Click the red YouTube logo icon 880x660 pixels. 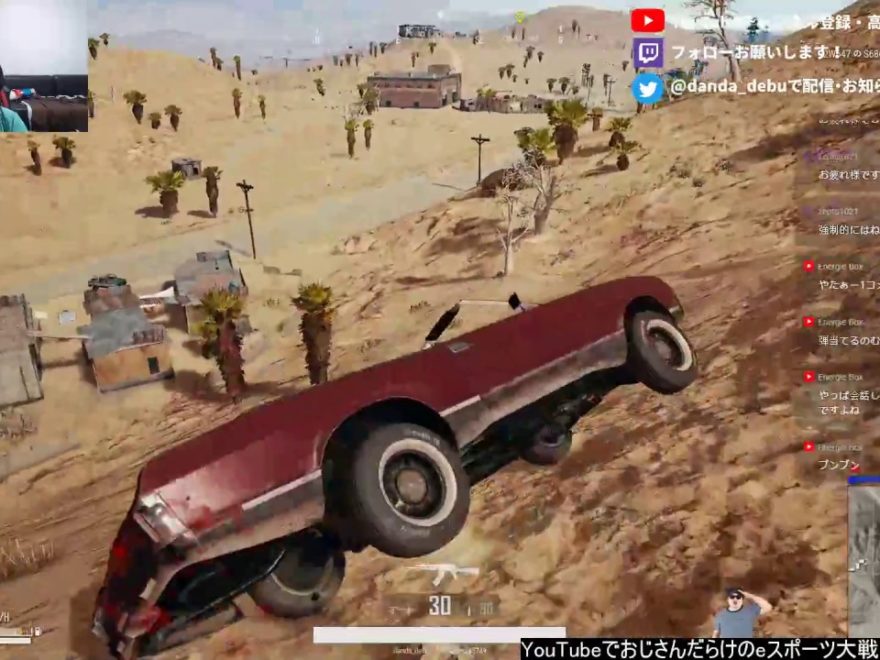pyautogui.click(x=648, y=20)
